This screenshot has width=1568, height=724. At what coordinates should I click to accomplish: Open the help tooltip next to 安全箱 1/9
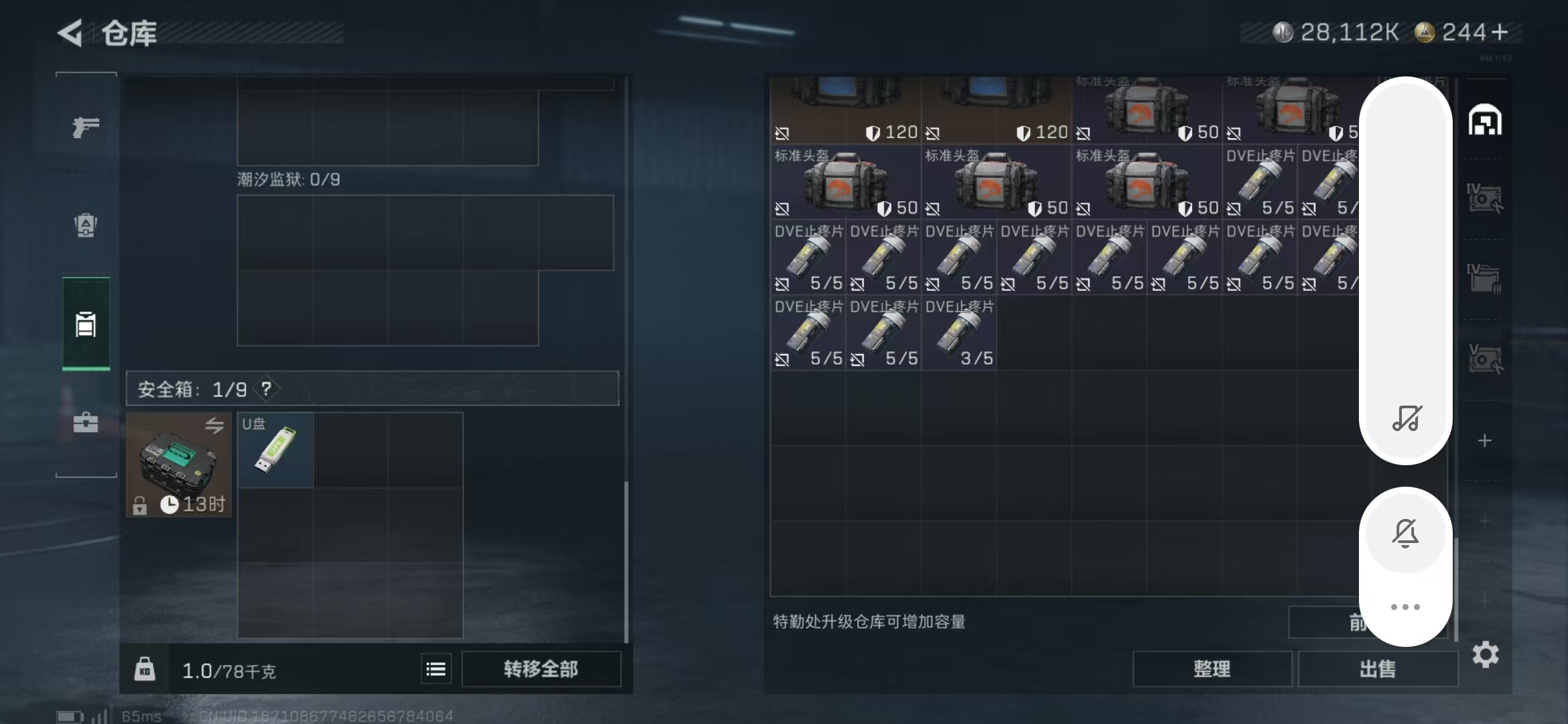click(x=266, y=389)
